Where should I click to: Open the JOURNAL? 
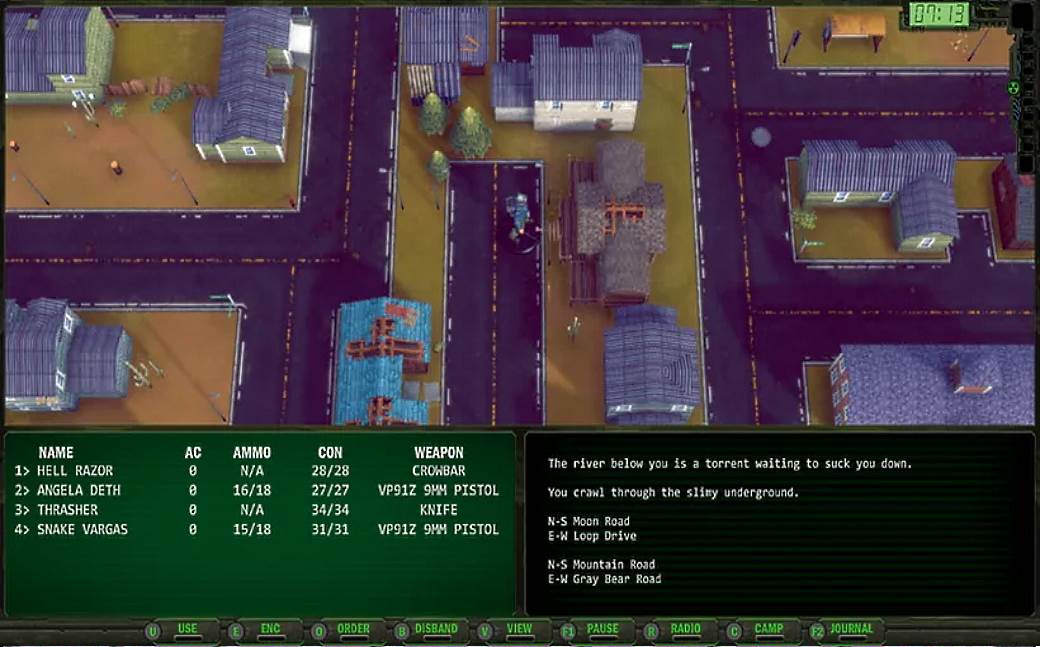click(851, 629)
